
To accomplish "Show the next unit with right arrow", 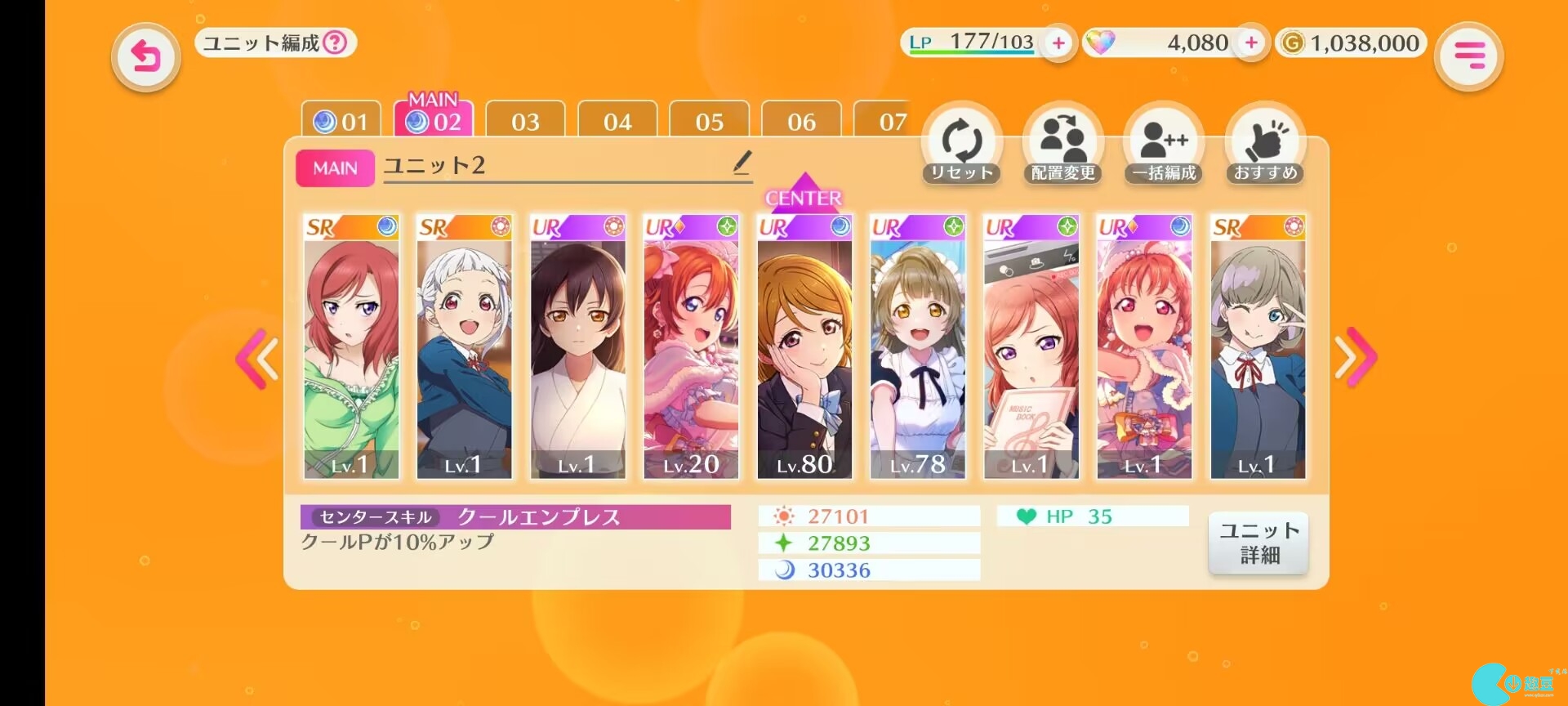I will [x=1355, y=357].
